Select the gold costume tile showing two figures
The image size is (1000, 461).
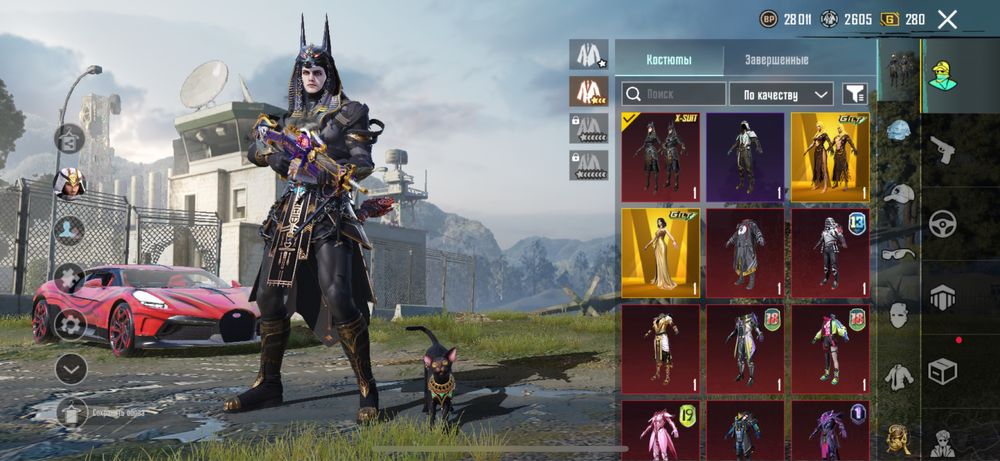coord(830,157)
